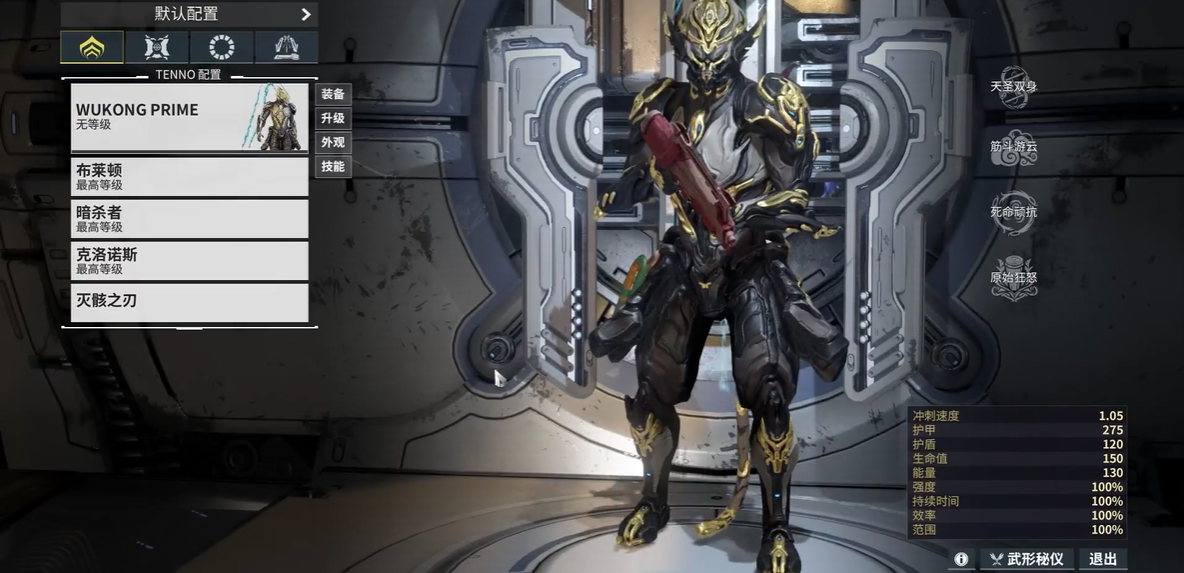This screenshot has height=573, width=1184.
Task: Open the 武形秘仪 menu
Action: coord(1026,559)
